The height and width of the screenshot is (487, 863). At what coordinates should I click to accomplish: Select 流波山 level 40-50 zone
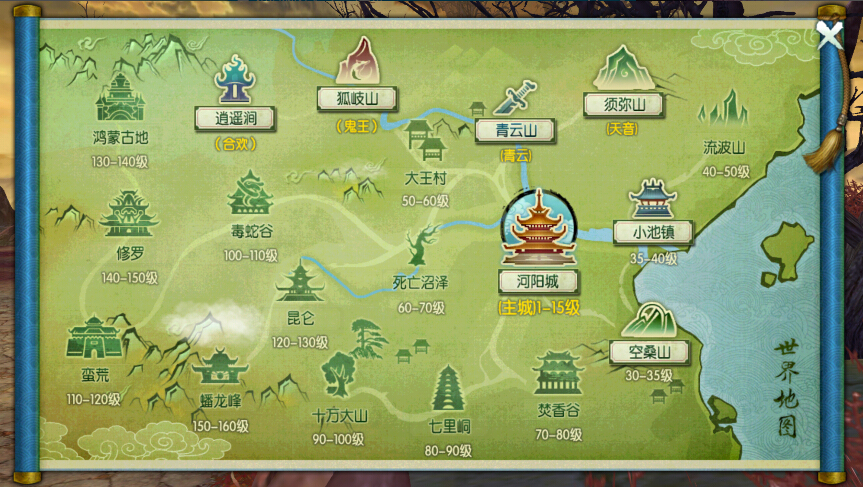click(x=725, y=146)
